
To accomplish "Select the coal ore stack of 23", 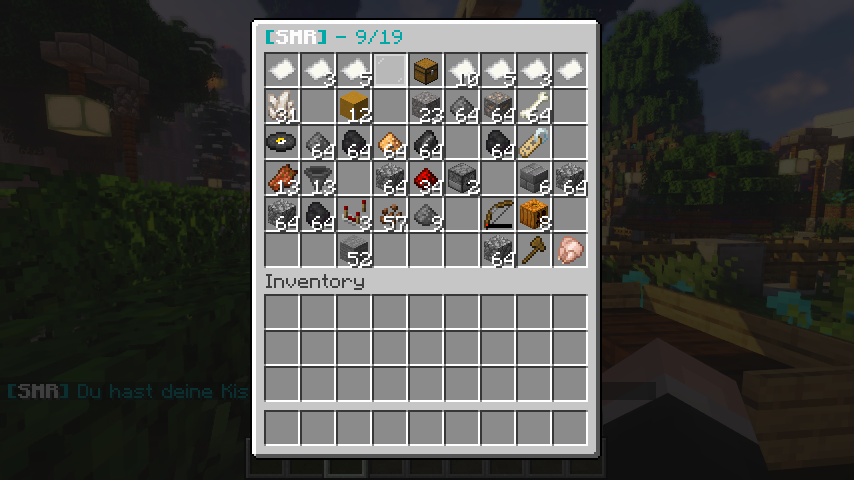I will (x=427, y=106).
